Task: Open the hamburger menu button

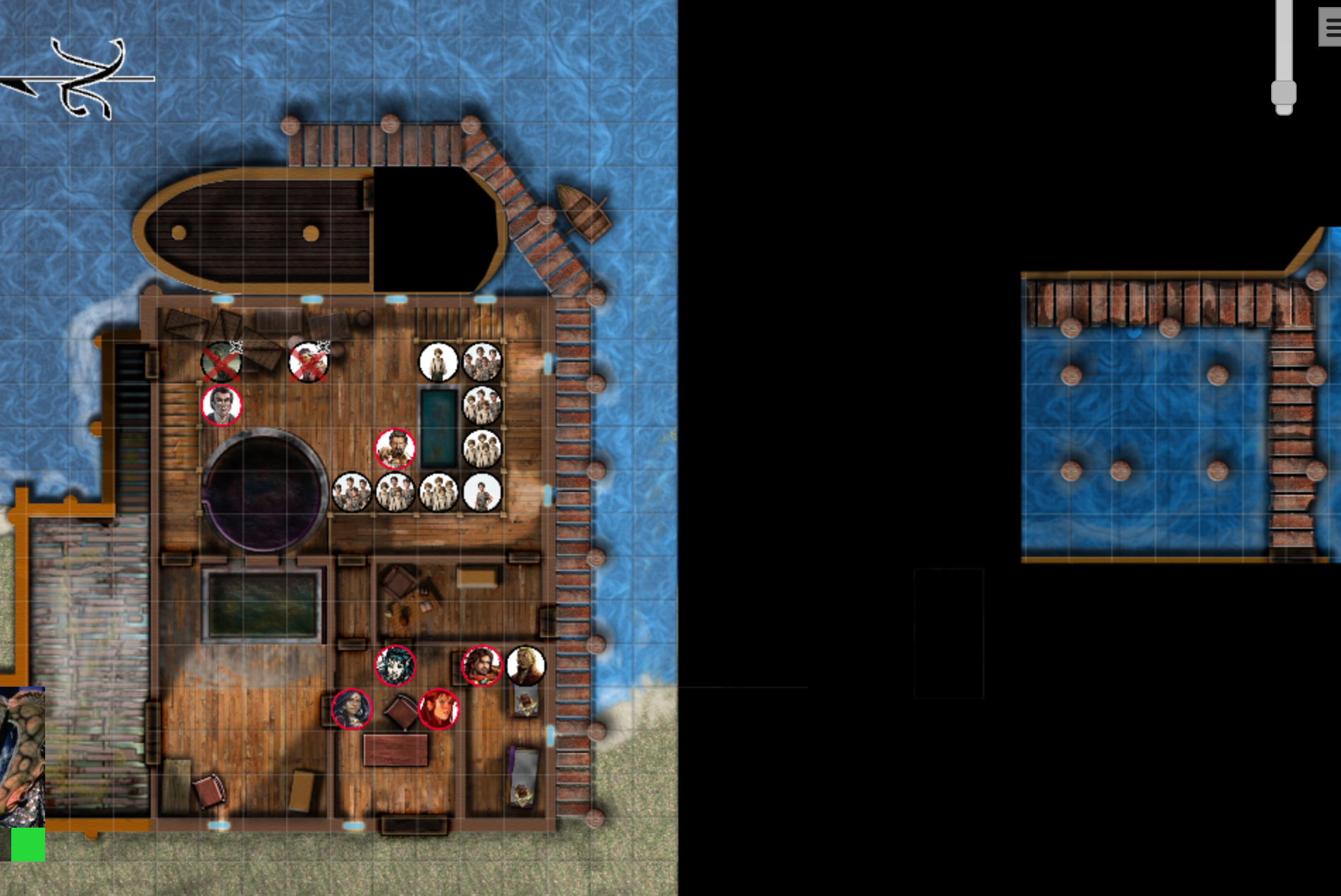Action: tap(1331, 28)
